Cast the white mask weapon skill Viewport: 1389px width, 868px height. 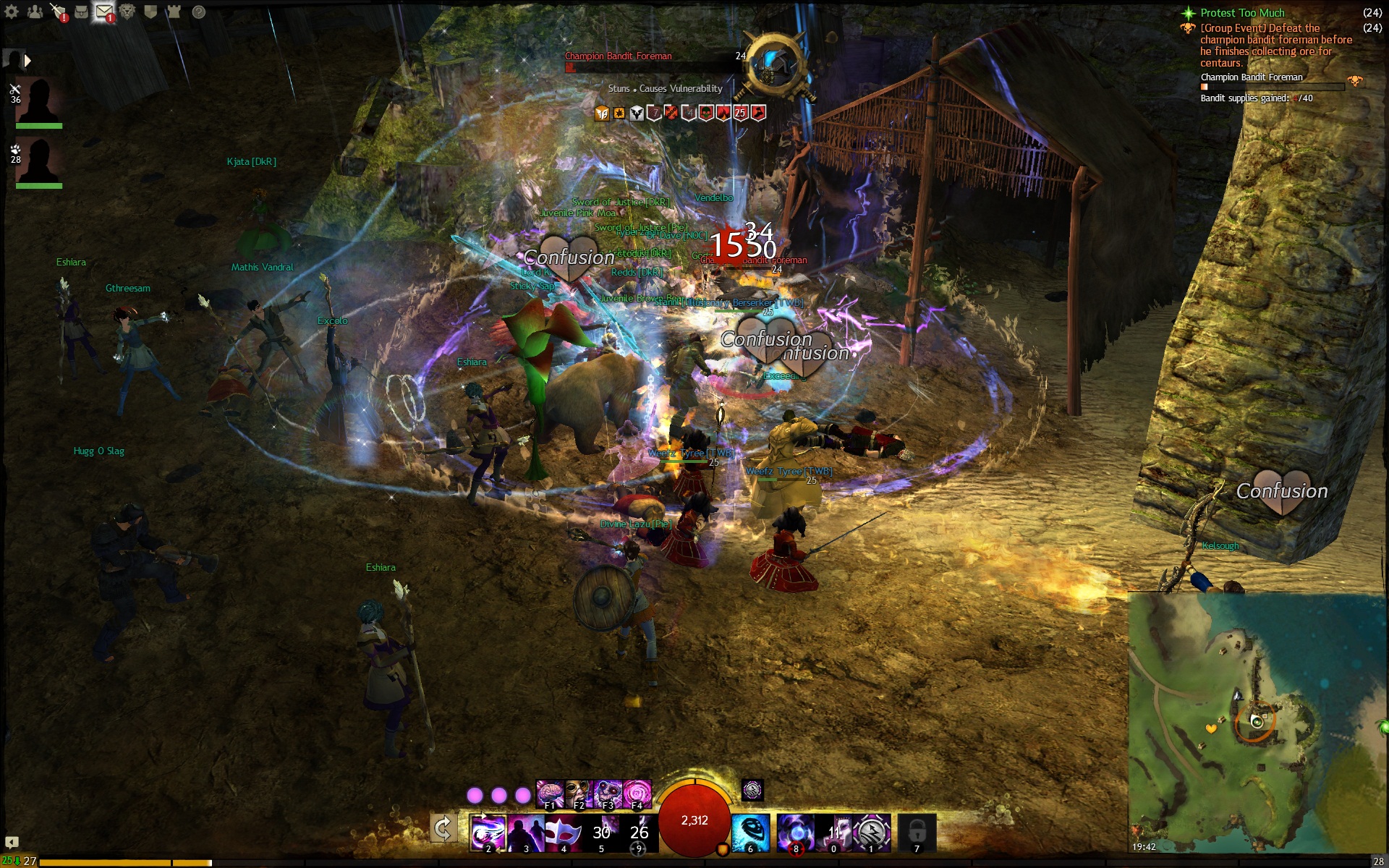564,832
